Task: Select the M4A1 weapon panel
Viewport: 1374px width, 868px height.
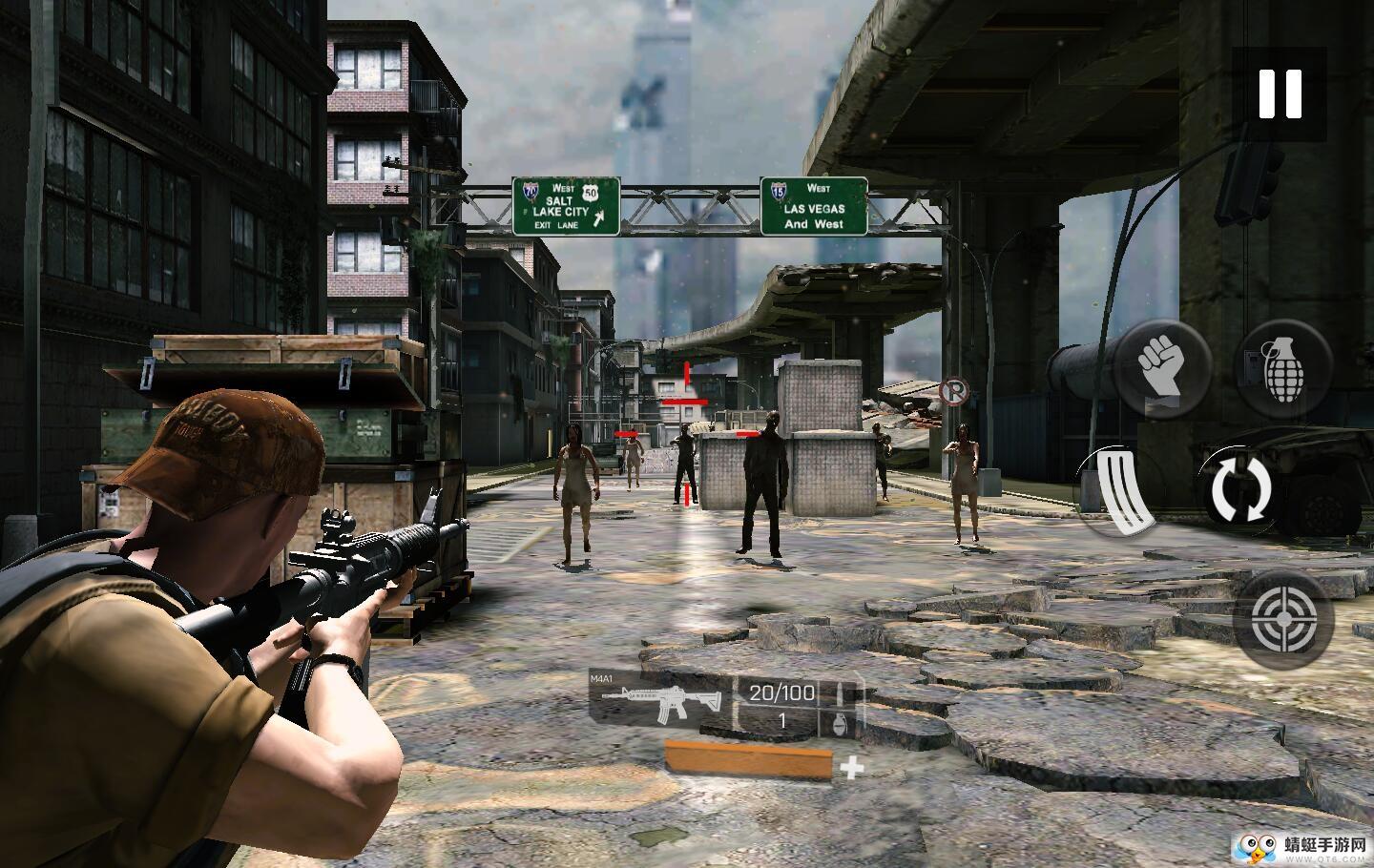Action: click(658, 704)
